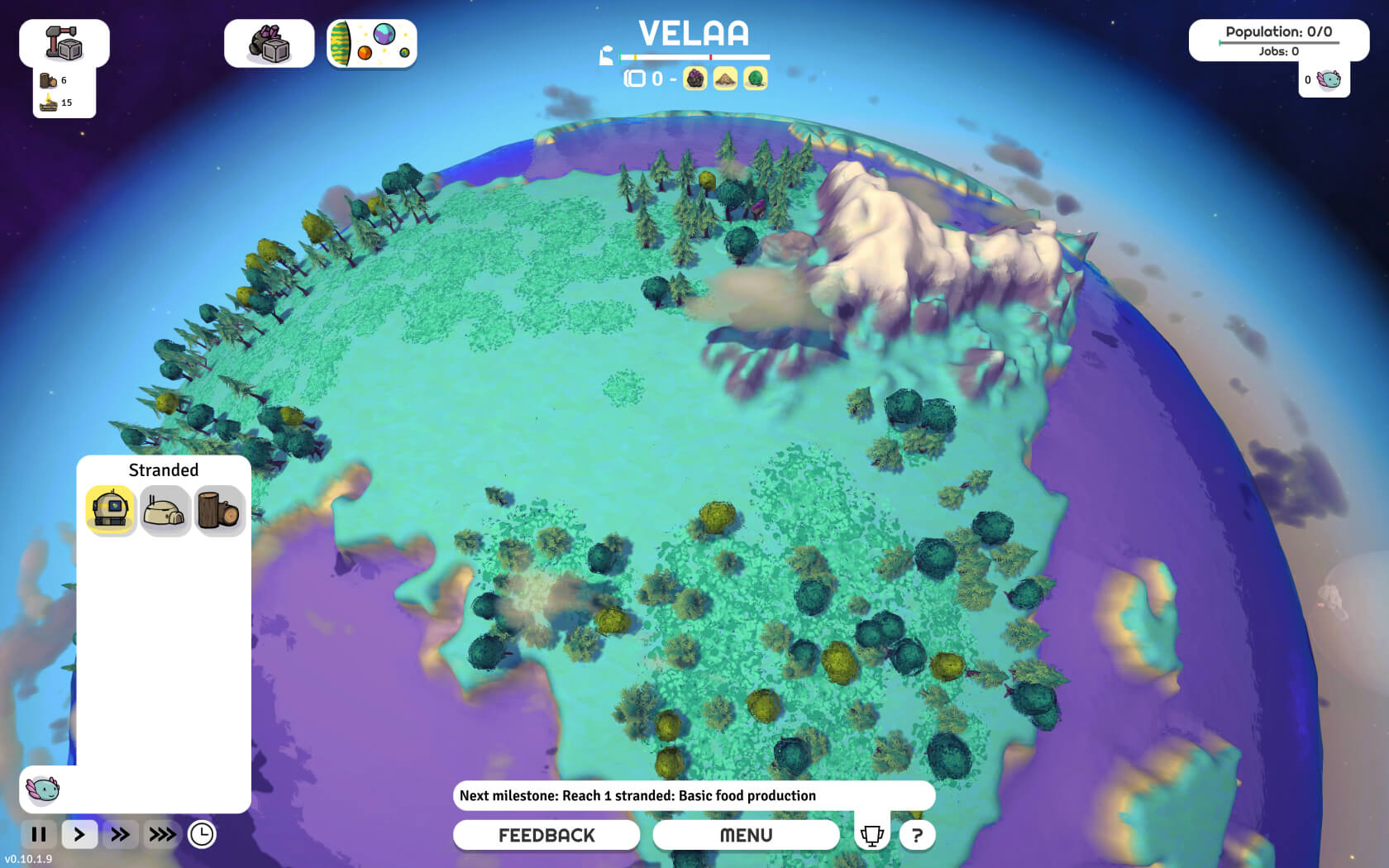This screenshot has height=868, width=1389.
Task: Switch to triple fast-forward speed
Action: click(162, 834)
